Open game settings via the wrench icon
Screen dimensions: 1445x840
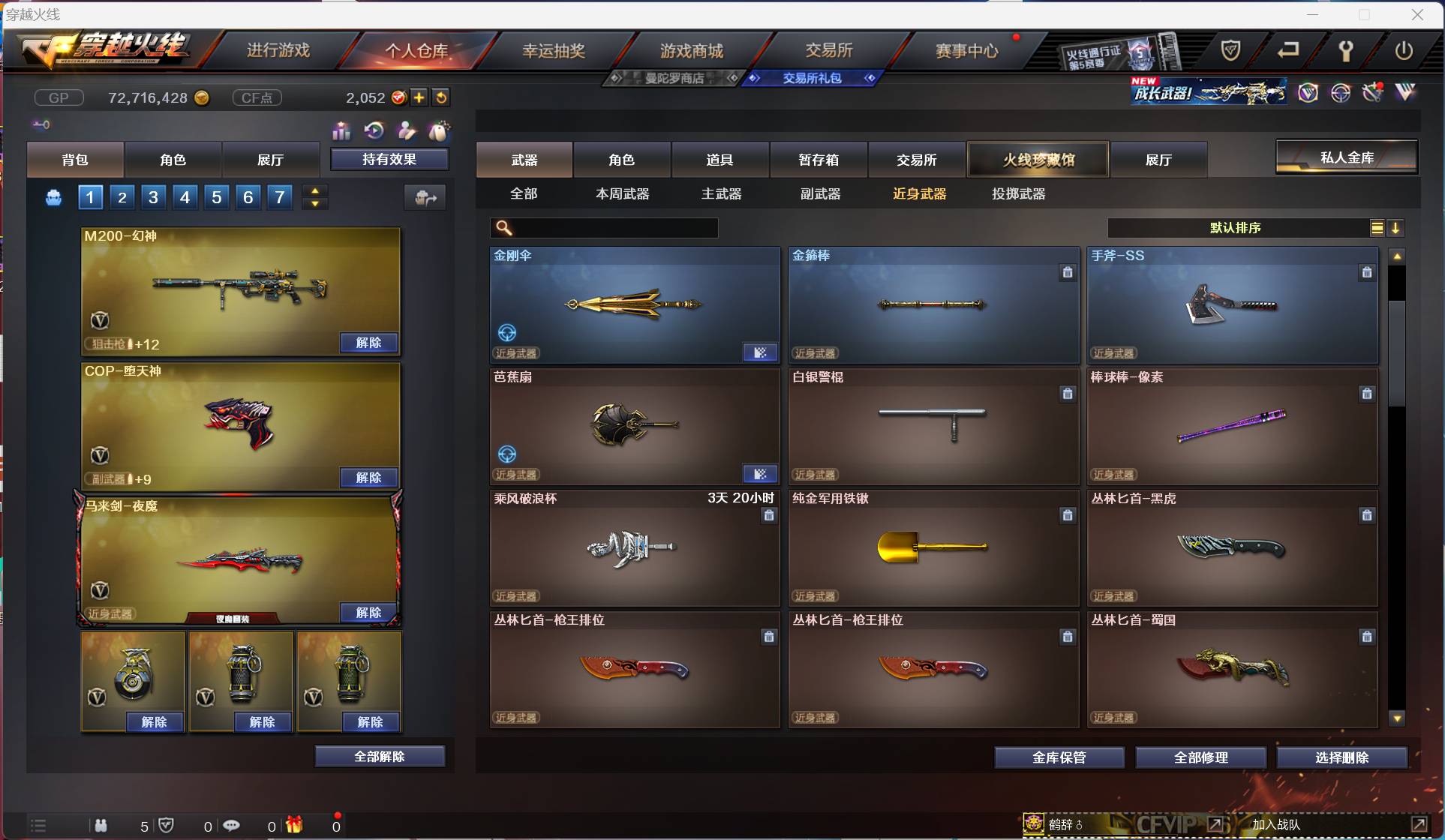[x=1345, y=51]
